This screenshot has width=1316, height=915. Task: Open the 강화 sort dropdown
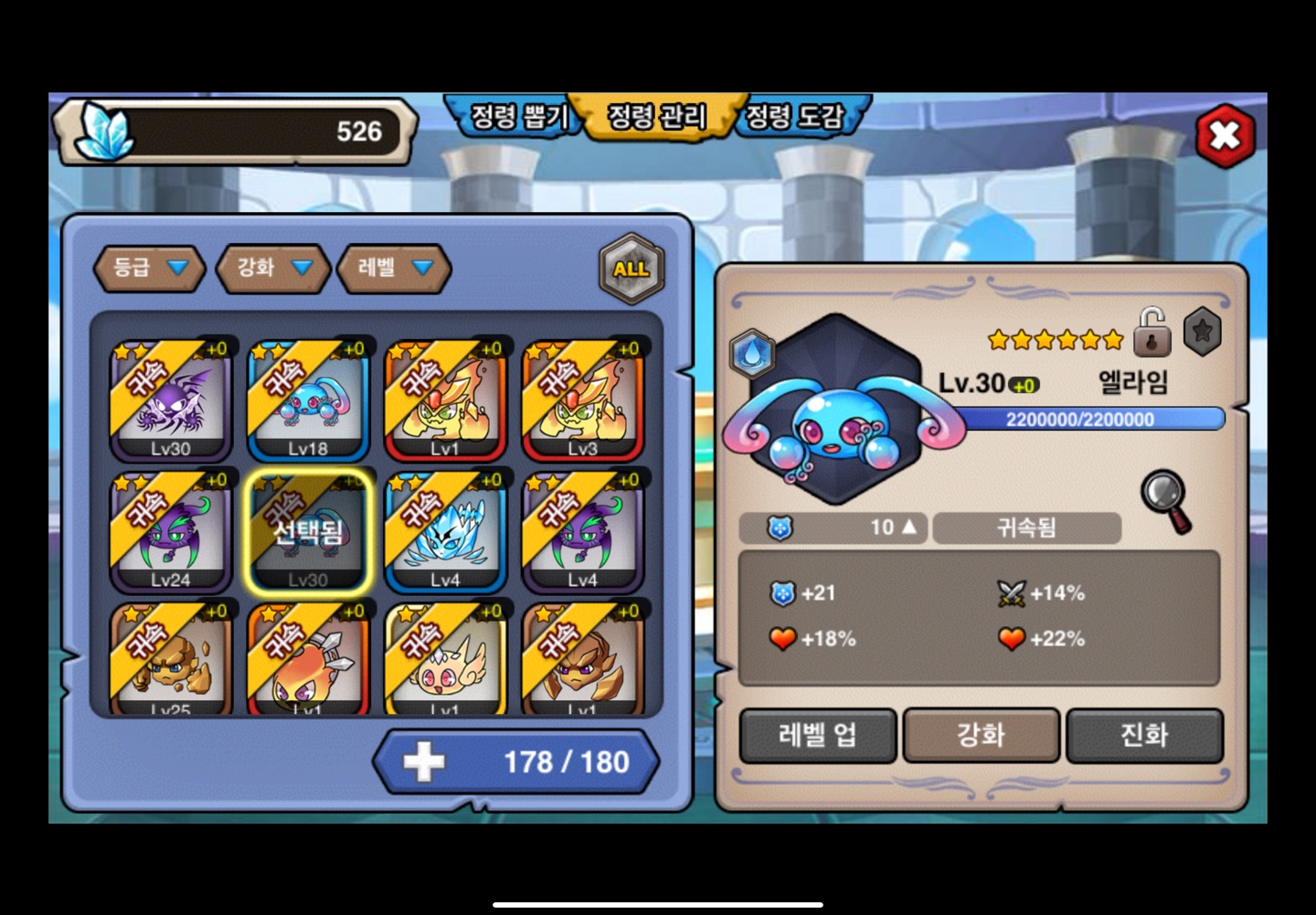tap(273, 268)
